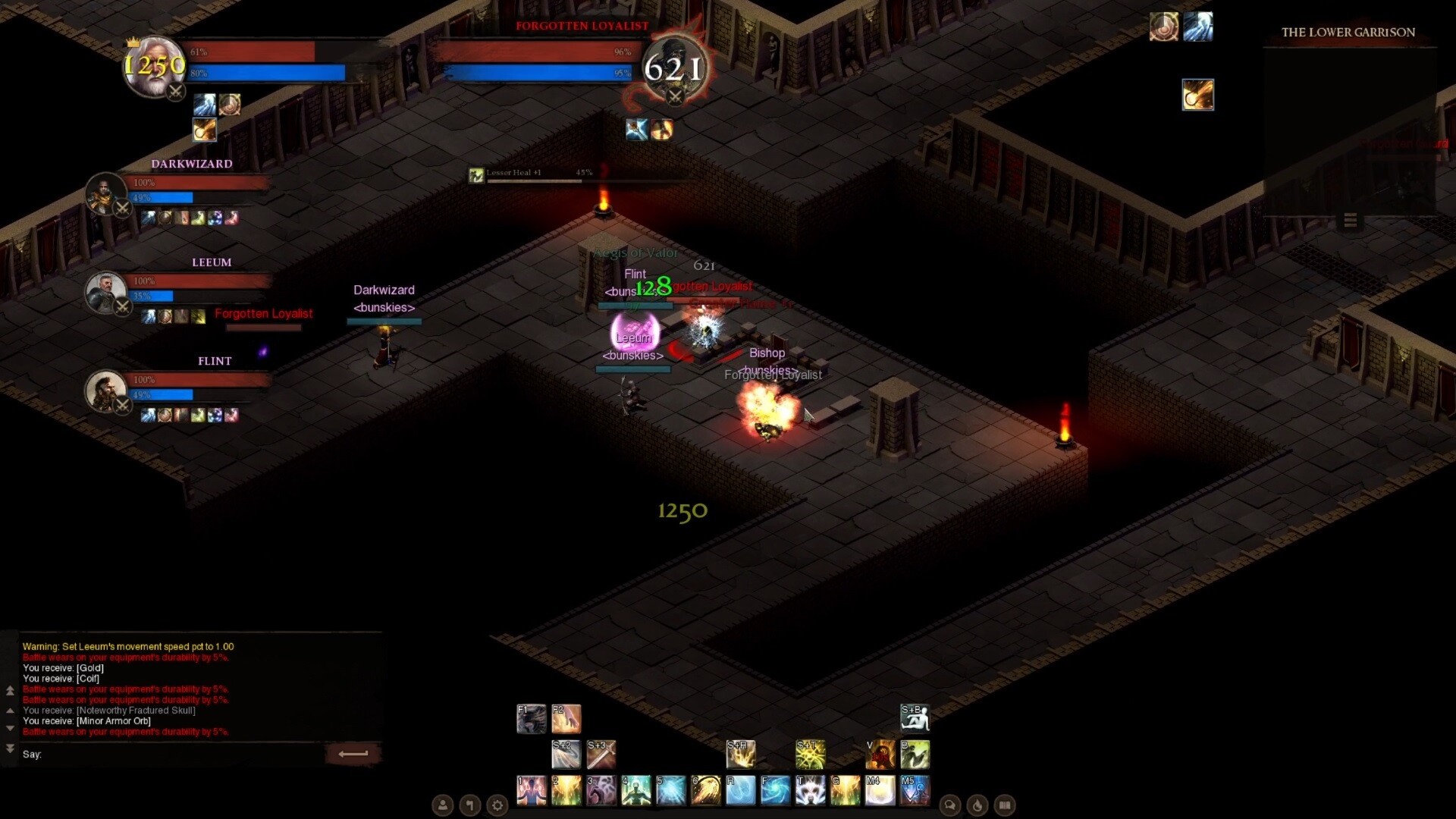Image resolution: width=1456 pixels, height=819 pixels.
Task: Cast the golden slash ability on slot 6
Action: 705,790
